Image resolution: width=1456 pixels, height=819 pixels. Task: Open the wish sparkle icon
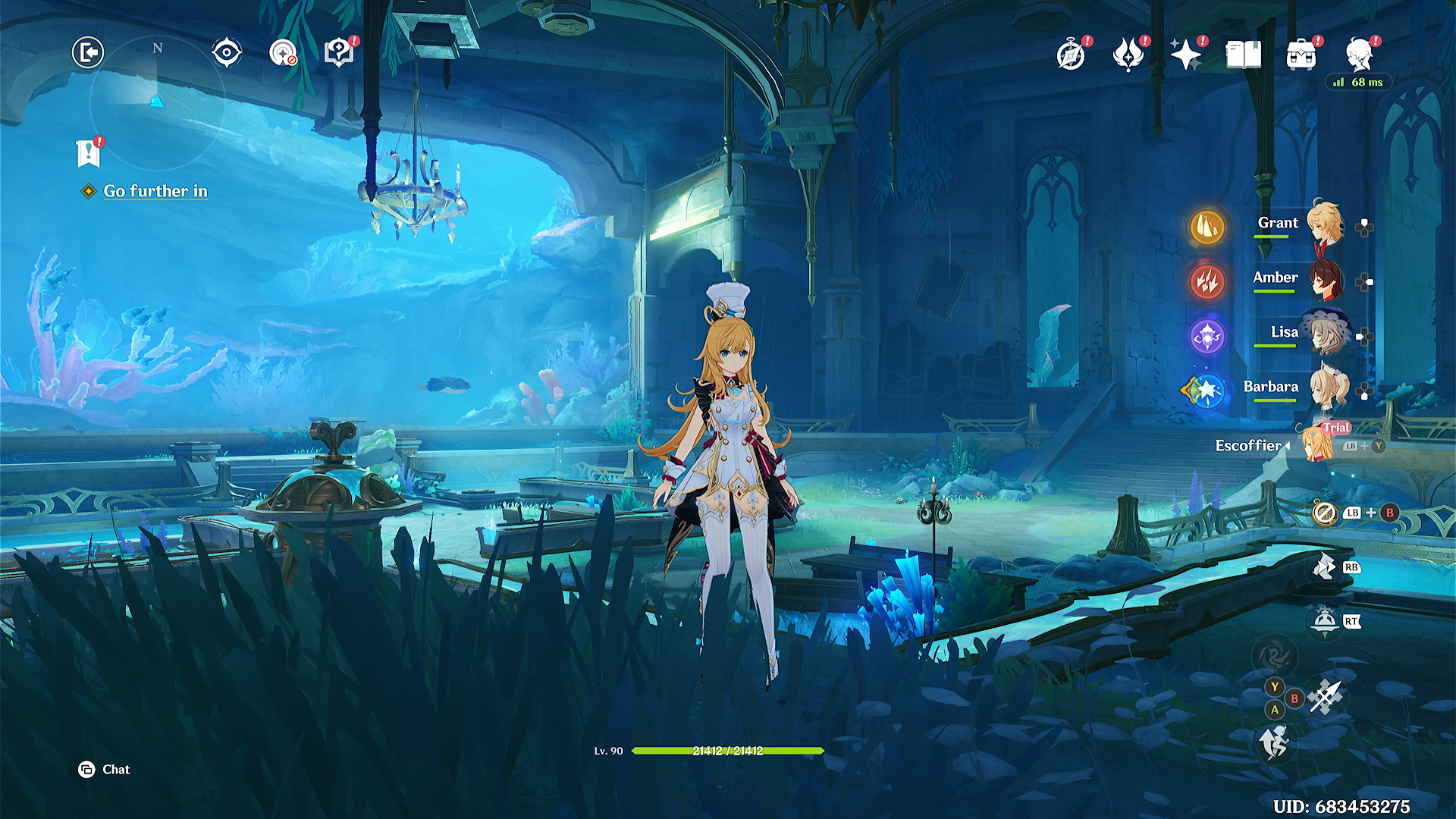pos(1185,55)
